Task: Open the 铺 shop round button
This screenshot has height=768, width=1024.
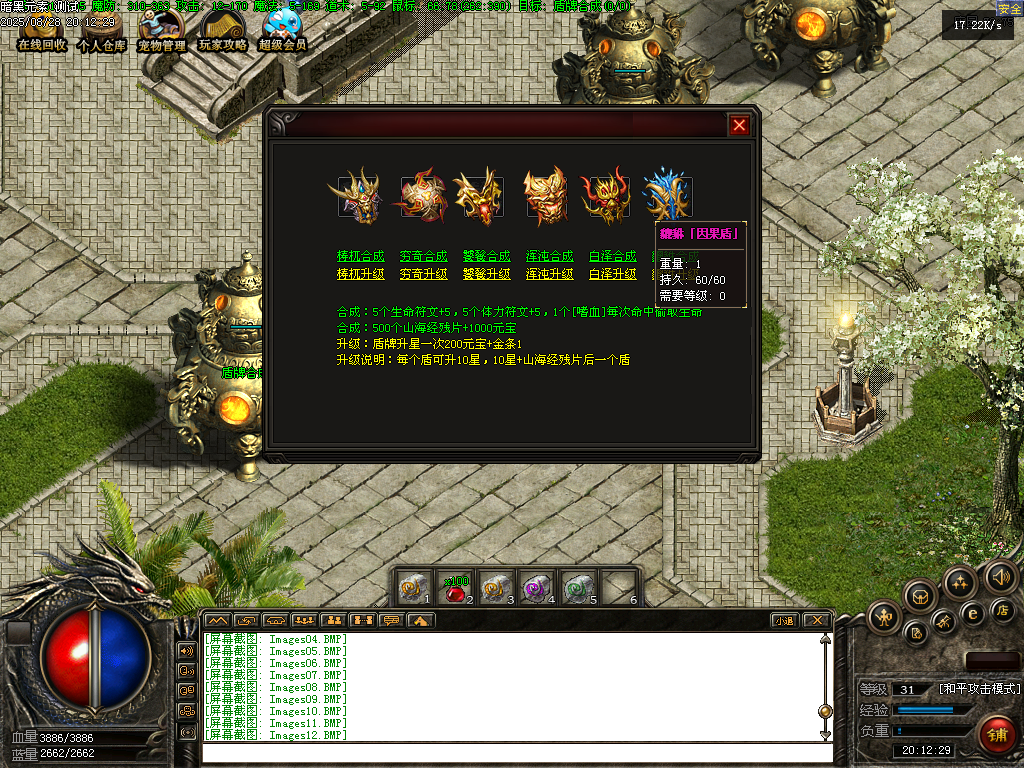Action: click(994, 735)
